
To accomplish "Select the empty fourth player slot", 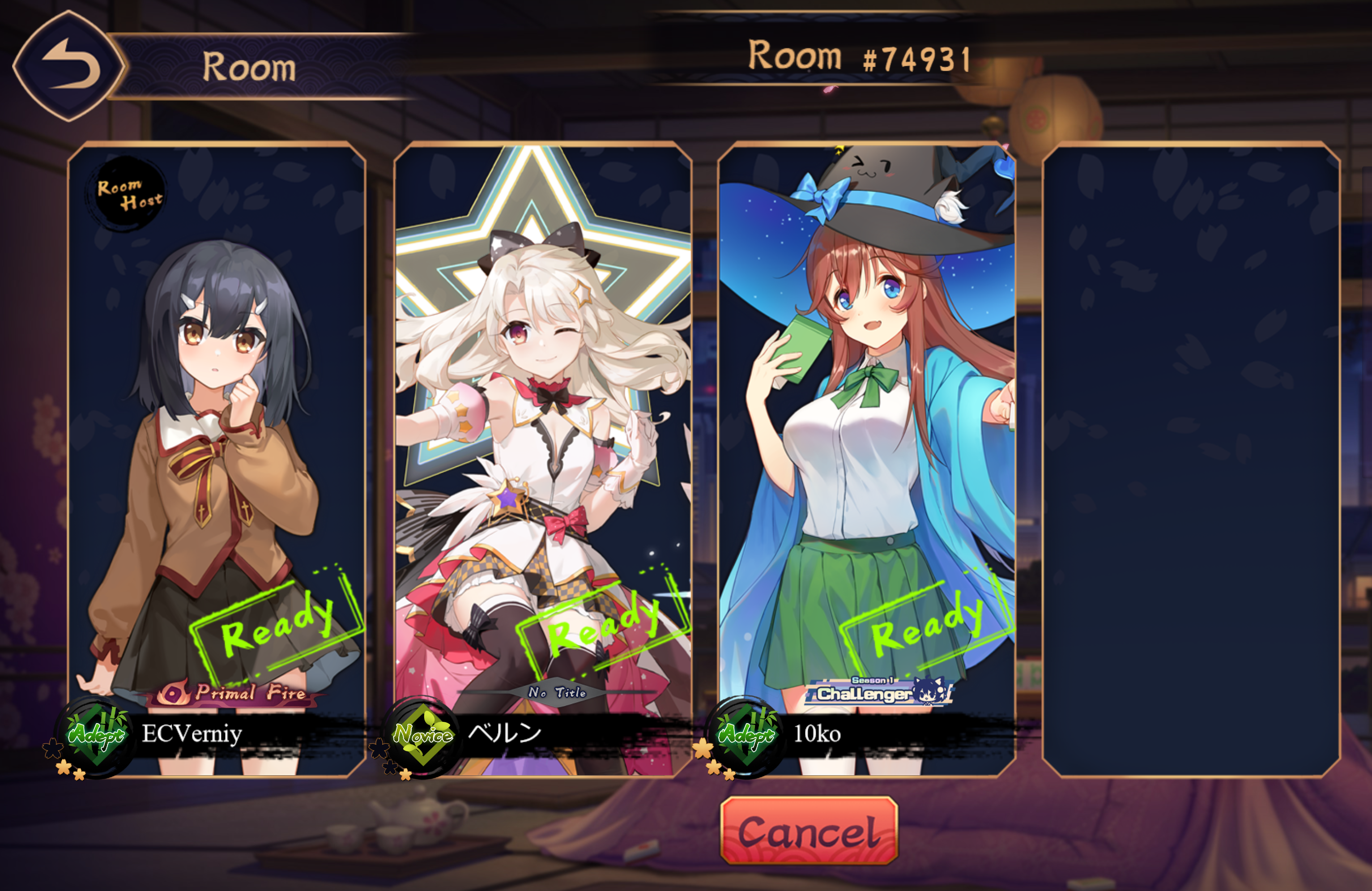I will point(1191,460).
